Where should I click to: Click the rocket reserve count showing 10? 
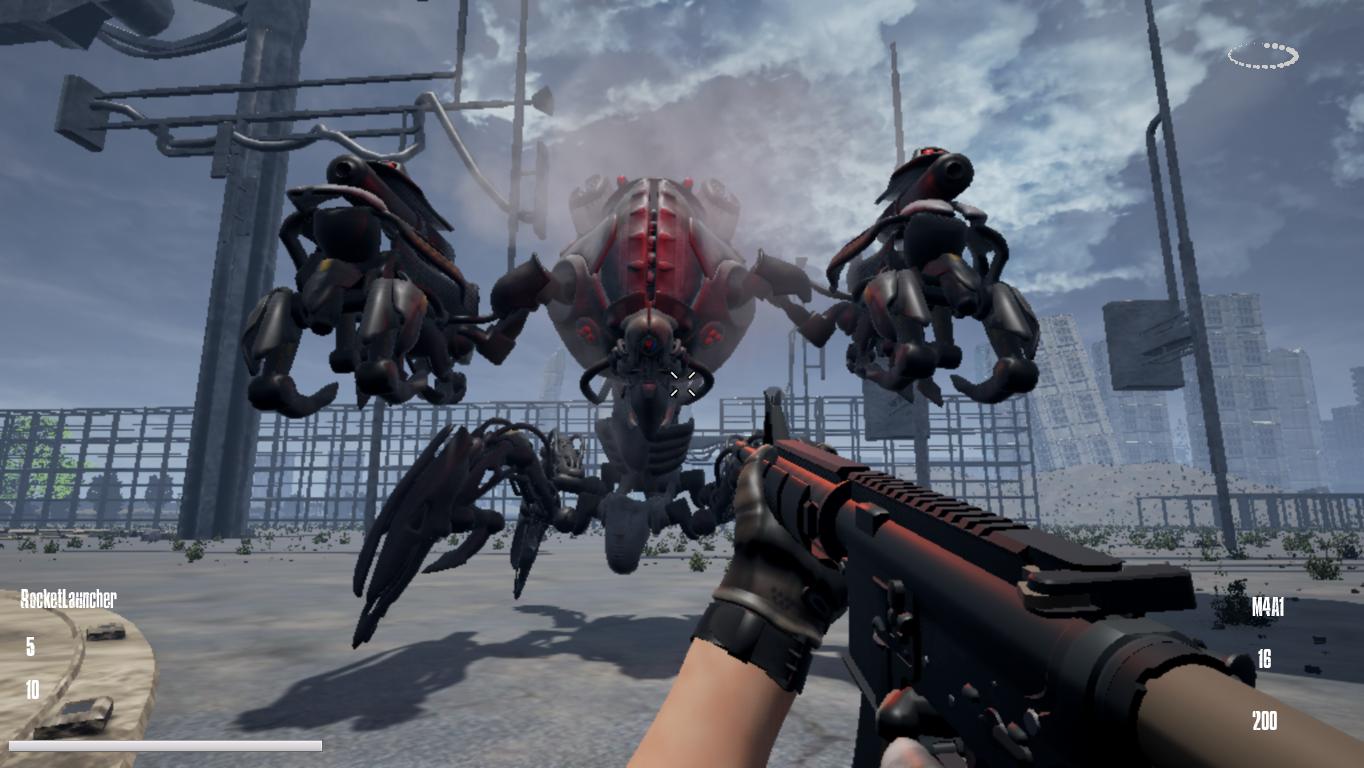click(30, 689)
